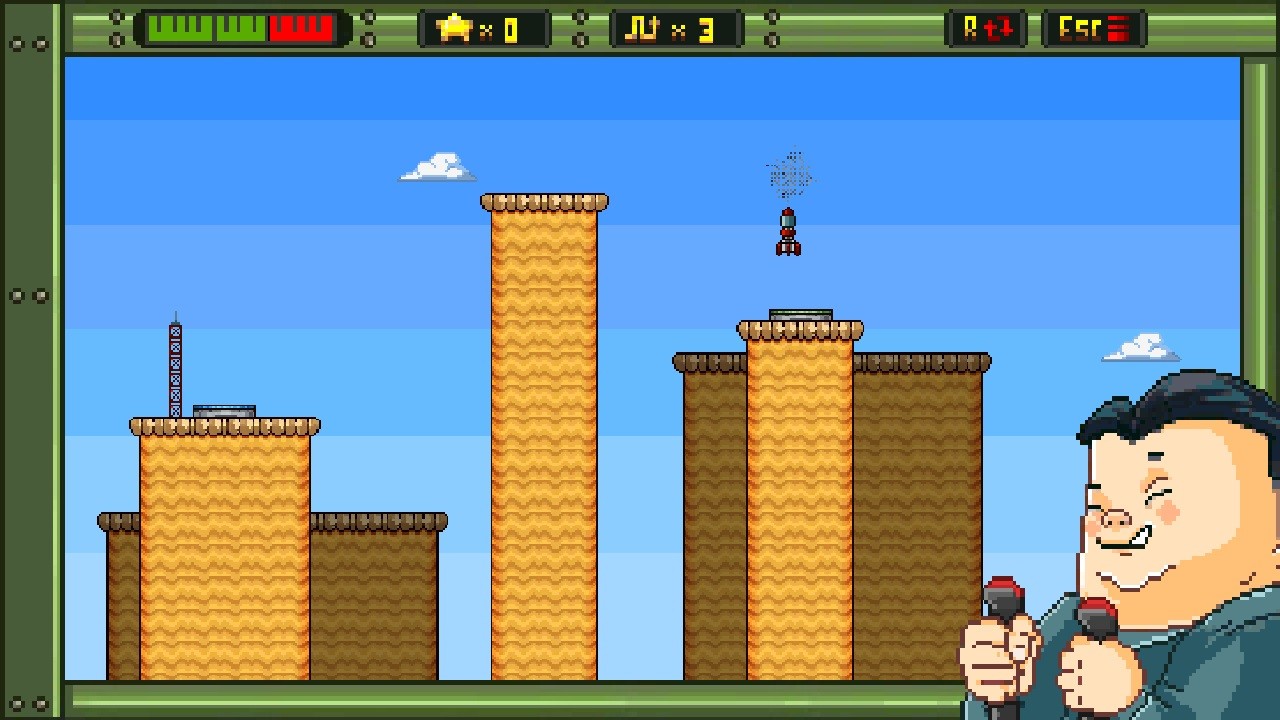Screen dimensions: 1280x720
Task: Click the launch pad on the left tower
Action: click(222, 409)
